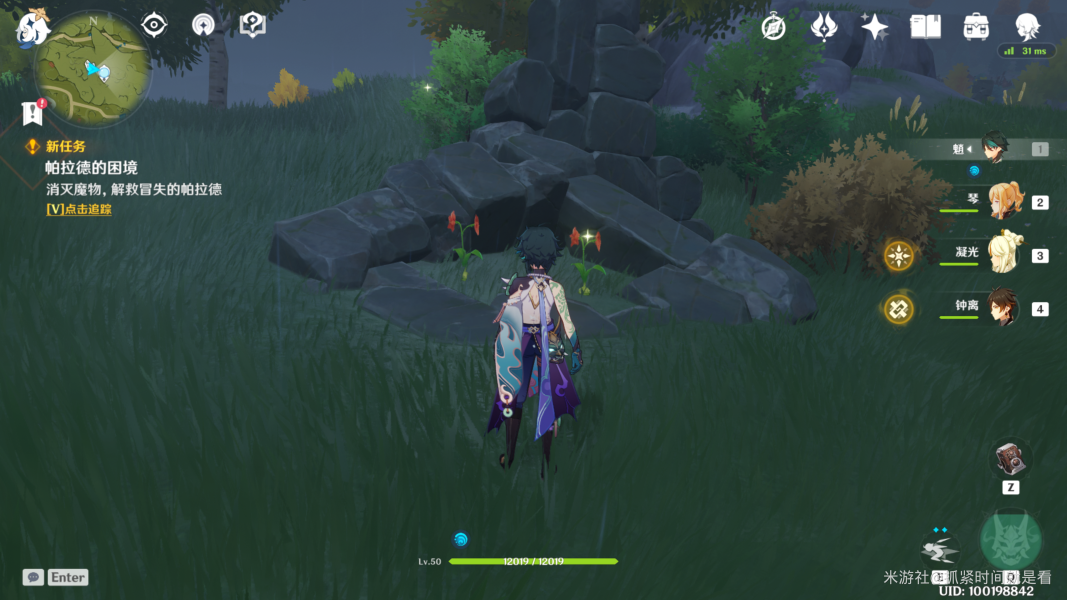Activate the sprint skill icon
Image resolution: width=1067 pixels, height=600 pixels.
[x=939, y=549]
